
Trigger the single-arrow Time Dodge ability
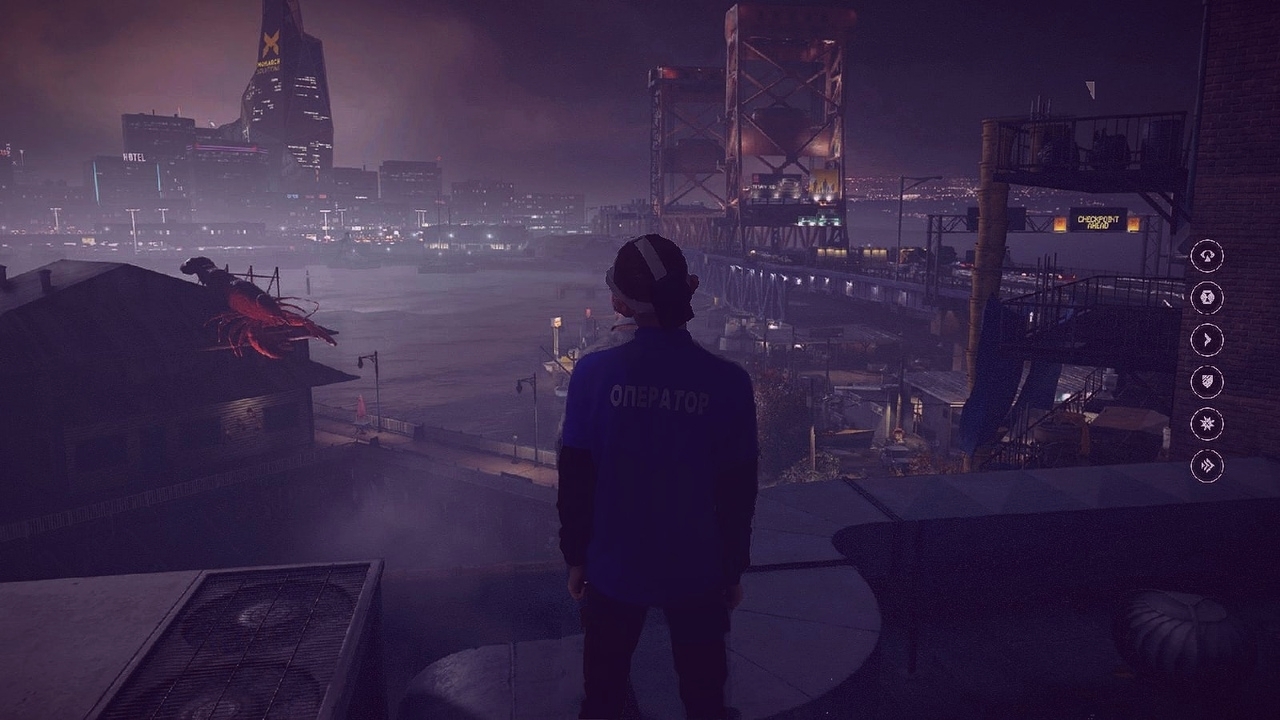coord(1207,340)
